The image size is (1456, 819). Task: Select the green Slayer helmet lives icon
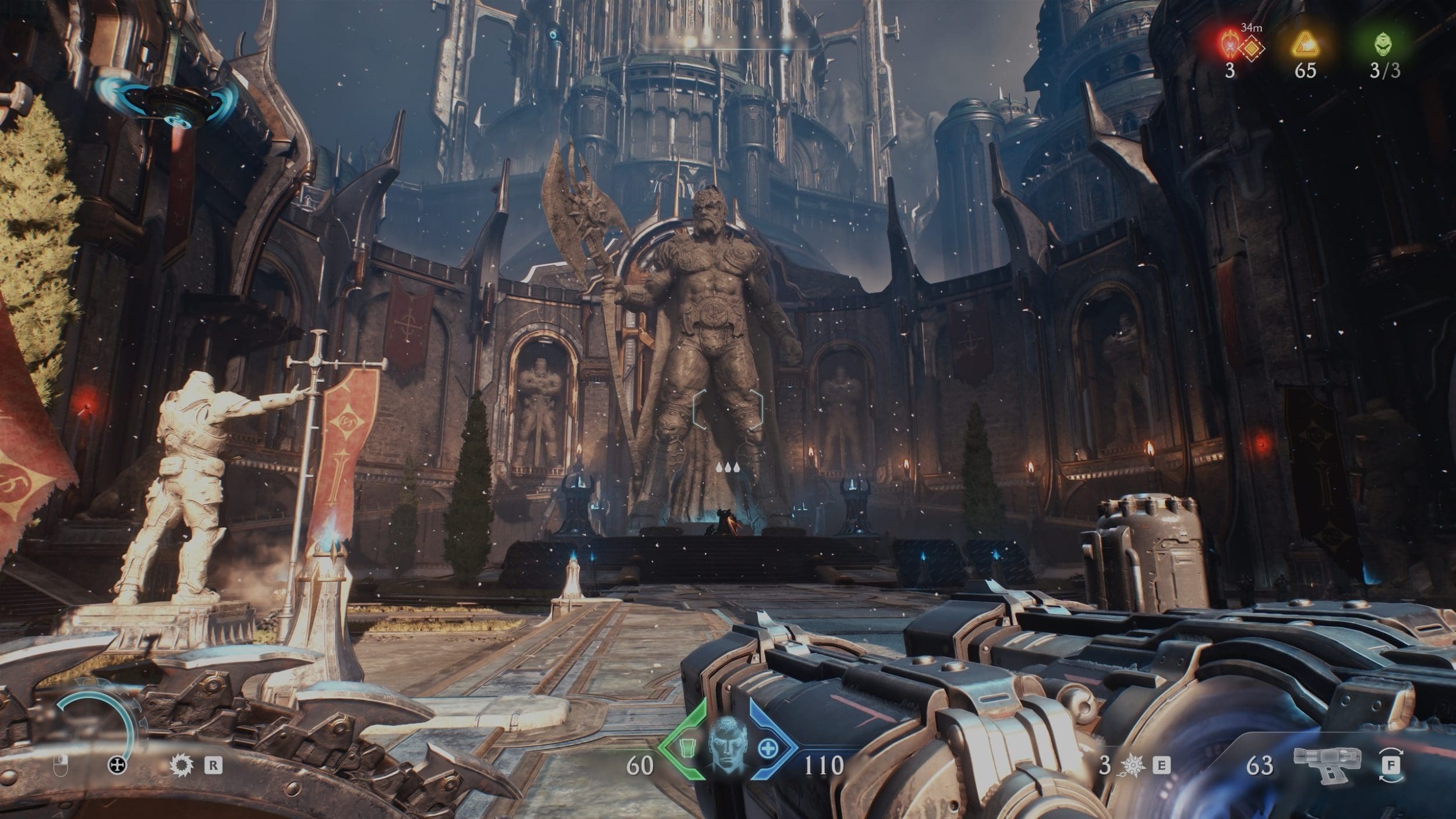tap(1383, 44)
